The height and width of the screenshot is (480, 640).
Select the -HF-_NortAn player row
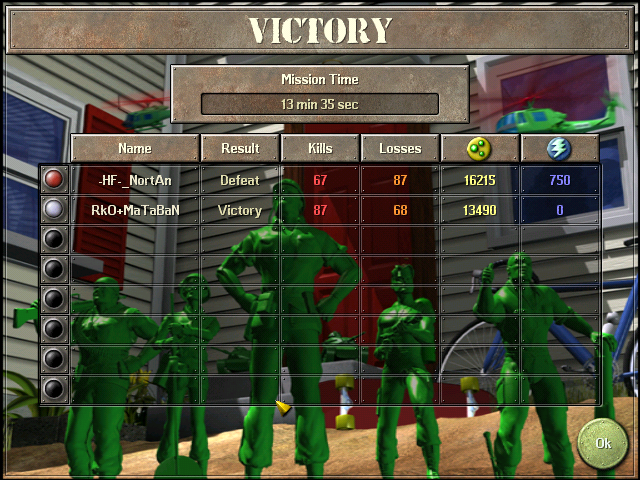[x=134, y=180]
